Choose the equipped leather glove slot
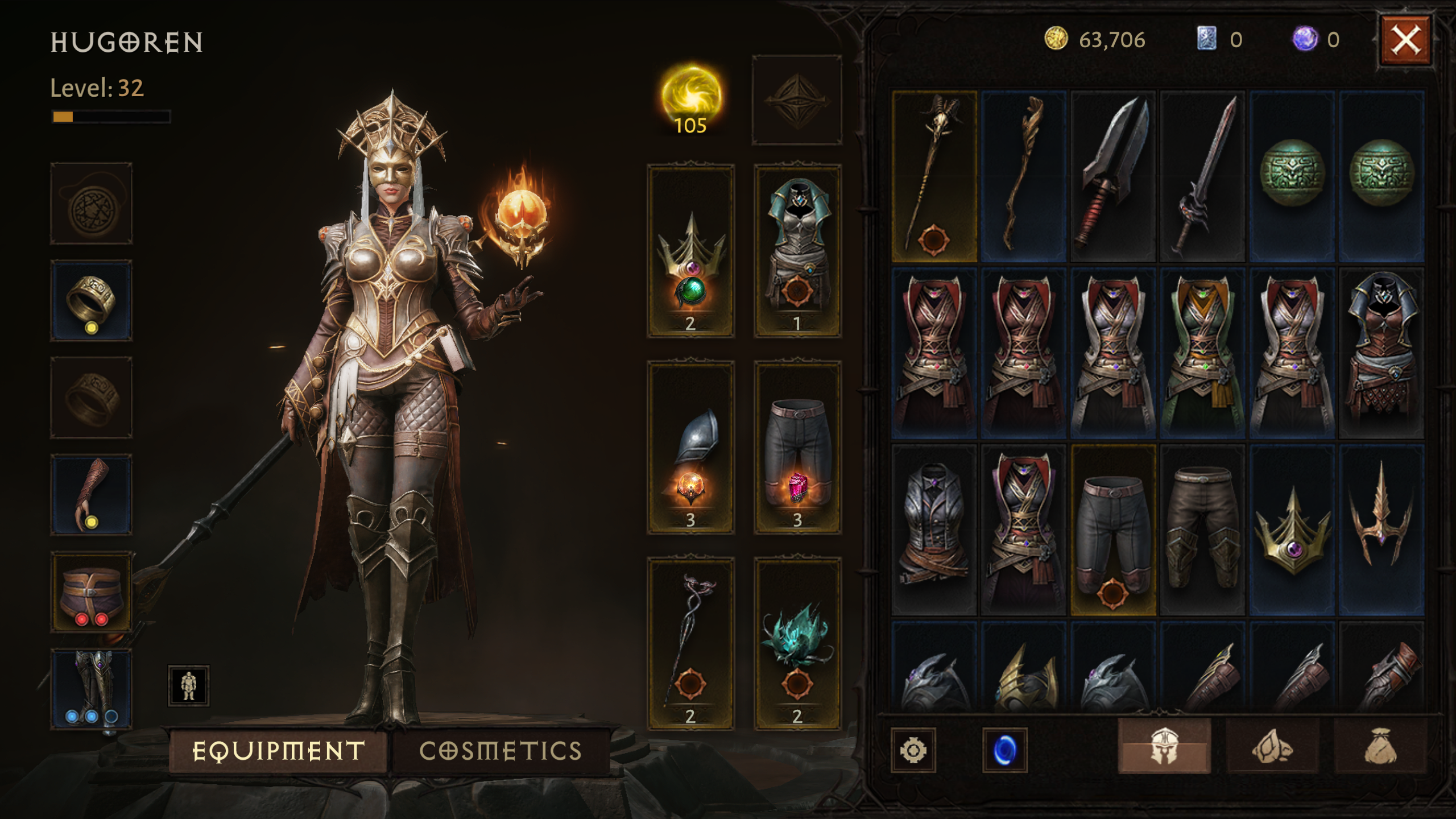Viewport: 1456px width, 819px height. click(x=91, y=495)
